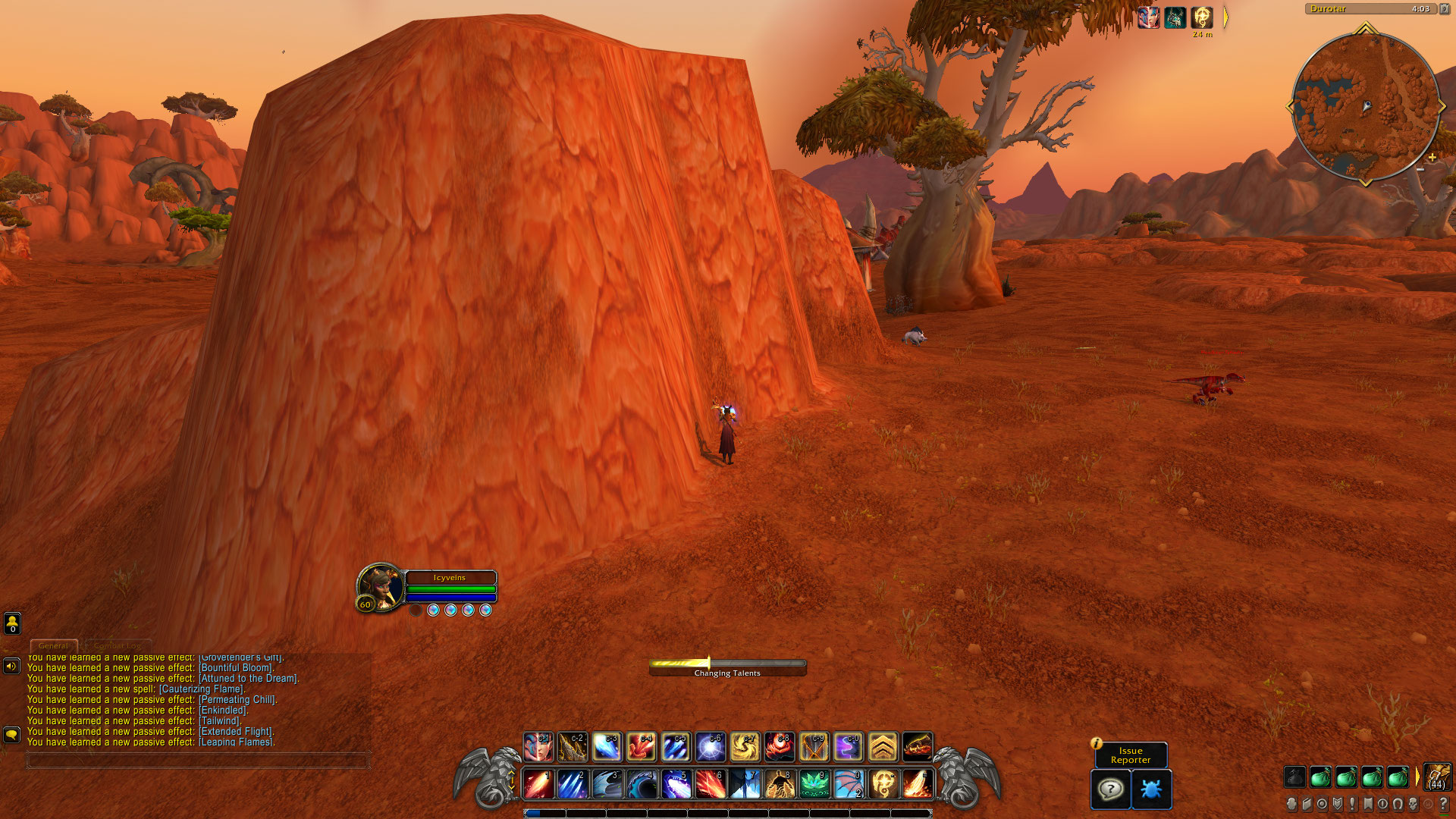Activate the golden figure ability in slot 8
This screenshot has width=1456, height=819.
coord(780,784)
